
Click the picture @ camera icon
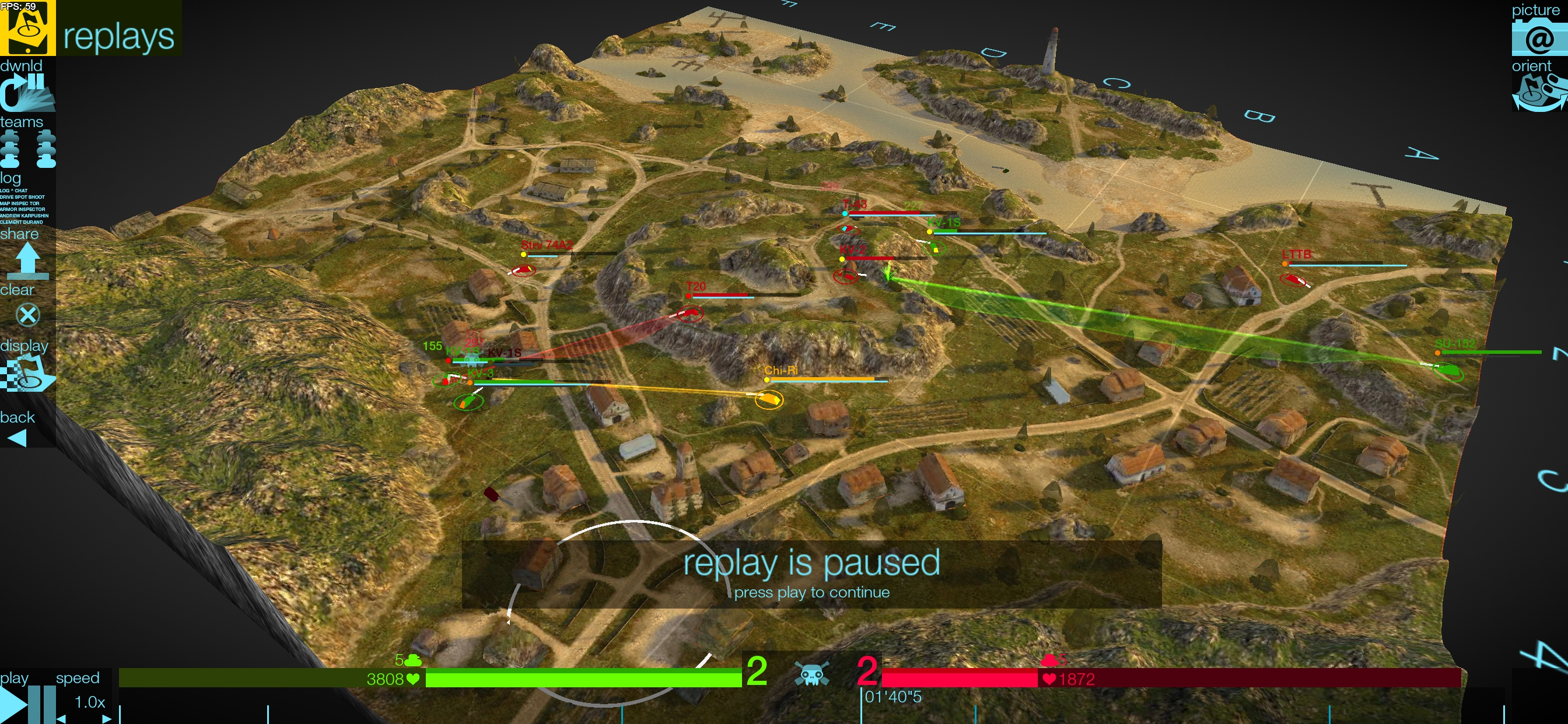click(1539, 37)
